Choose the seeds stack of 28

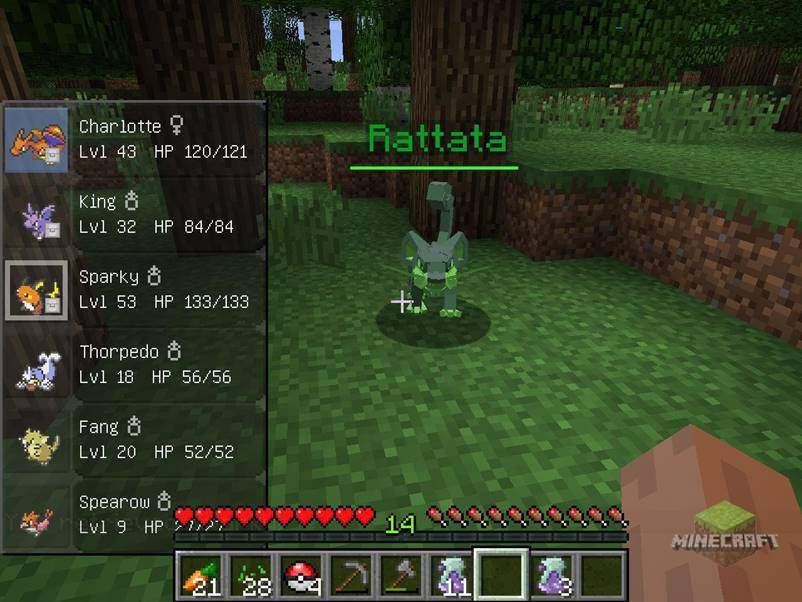pos(252,576)
